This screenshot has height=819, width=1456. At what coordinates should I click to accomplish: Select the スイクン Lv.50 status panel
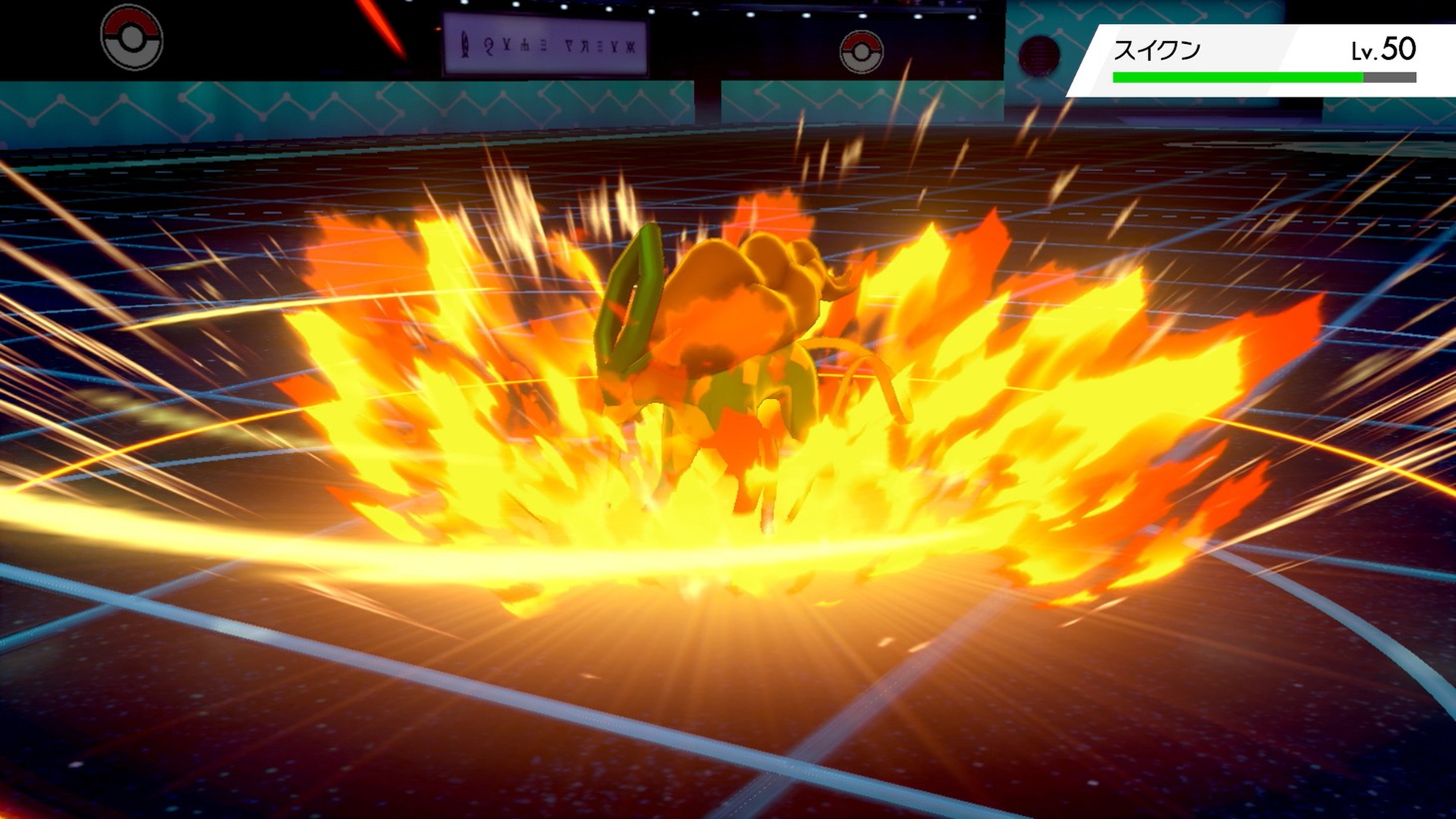pos(1264,60)
